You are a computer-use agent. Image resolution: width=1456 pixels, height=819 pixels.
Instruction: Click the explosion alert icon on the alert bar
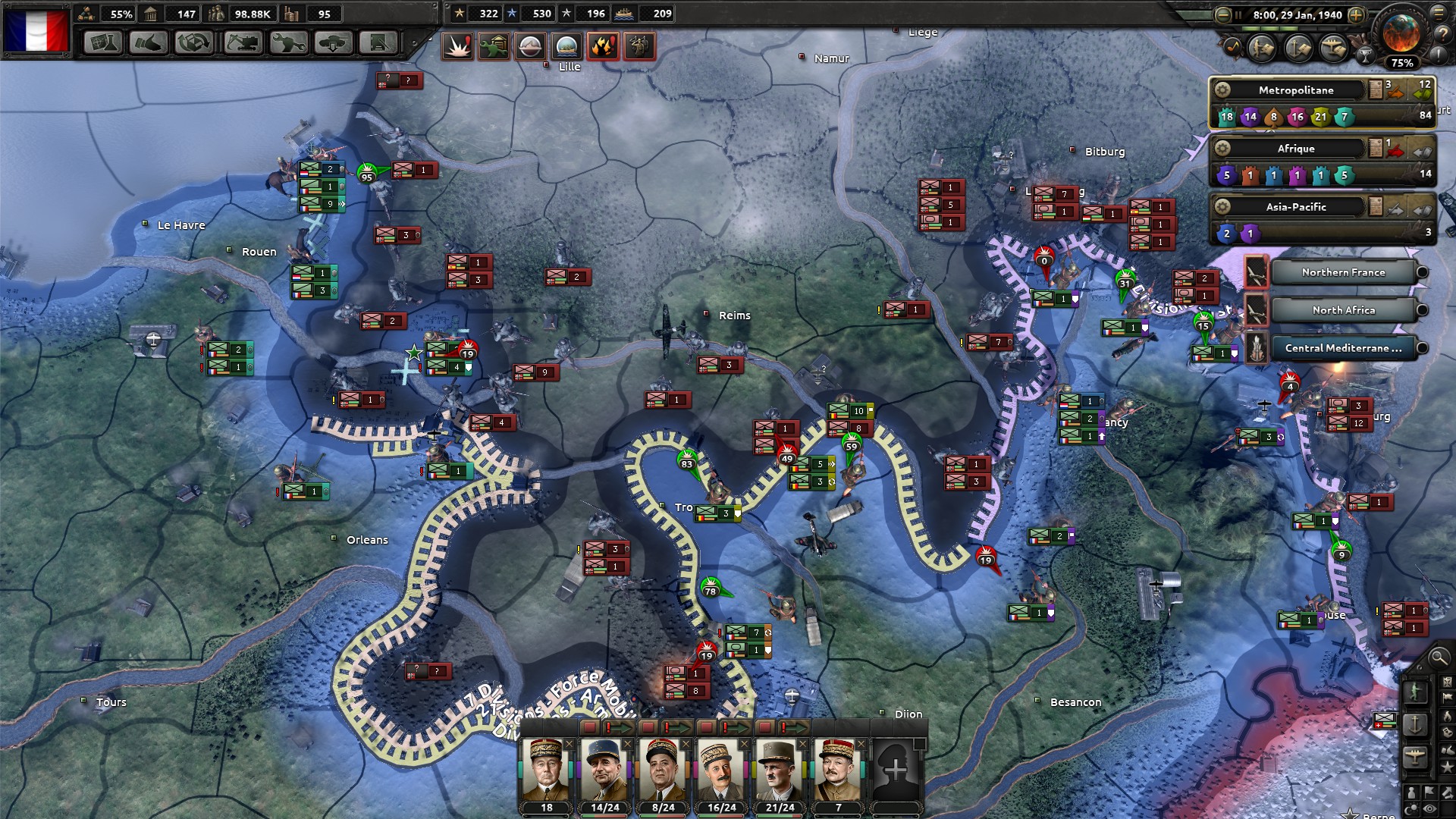tap(456, 45)
